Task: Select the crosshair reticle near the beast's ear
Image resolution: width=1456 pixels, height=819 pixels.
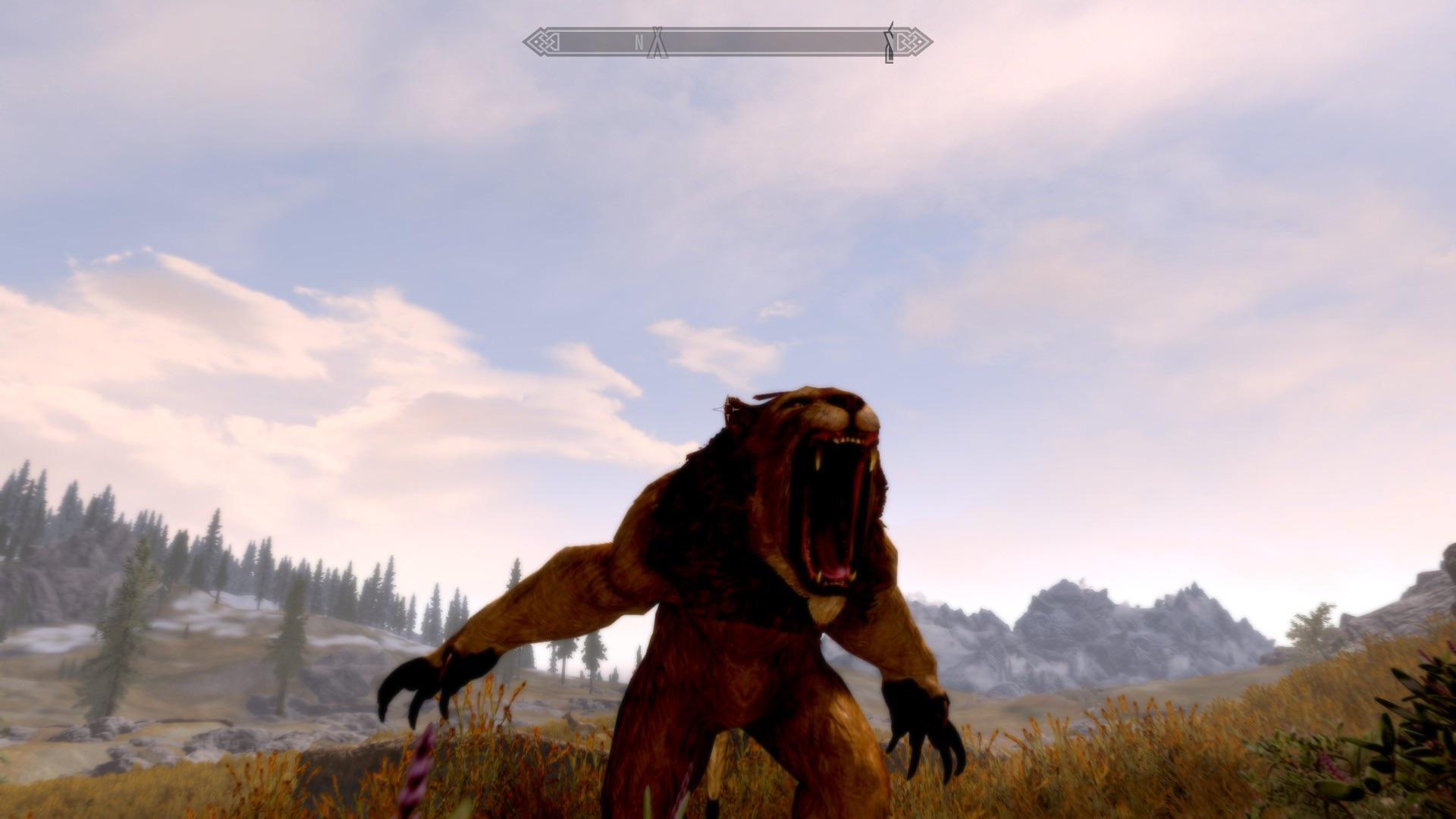Action: pyautogui.click(x=730, y=409)
